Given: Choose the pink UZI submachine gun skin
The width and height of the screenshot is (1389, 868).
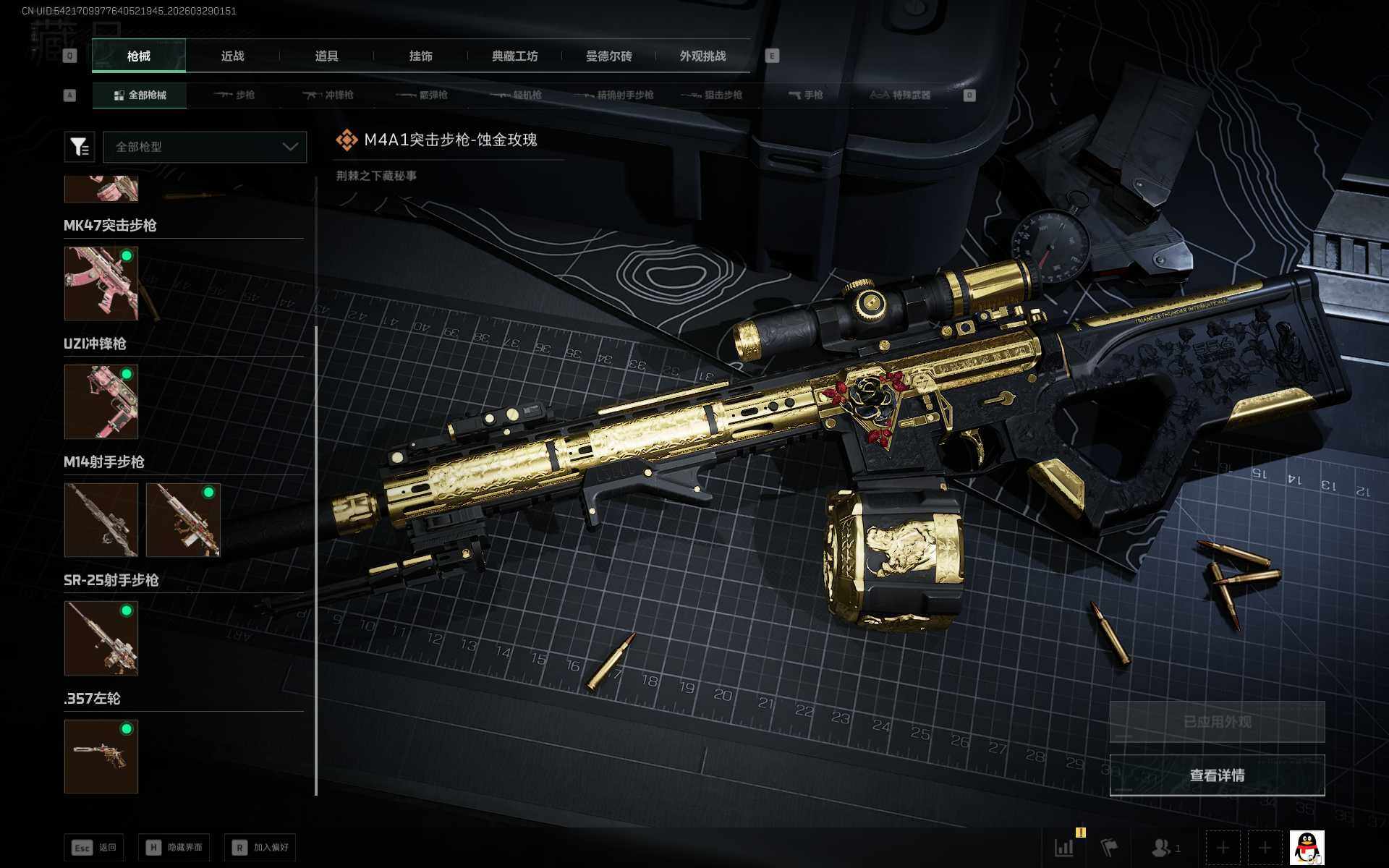Looking at the screenshot, I should 101,401.
